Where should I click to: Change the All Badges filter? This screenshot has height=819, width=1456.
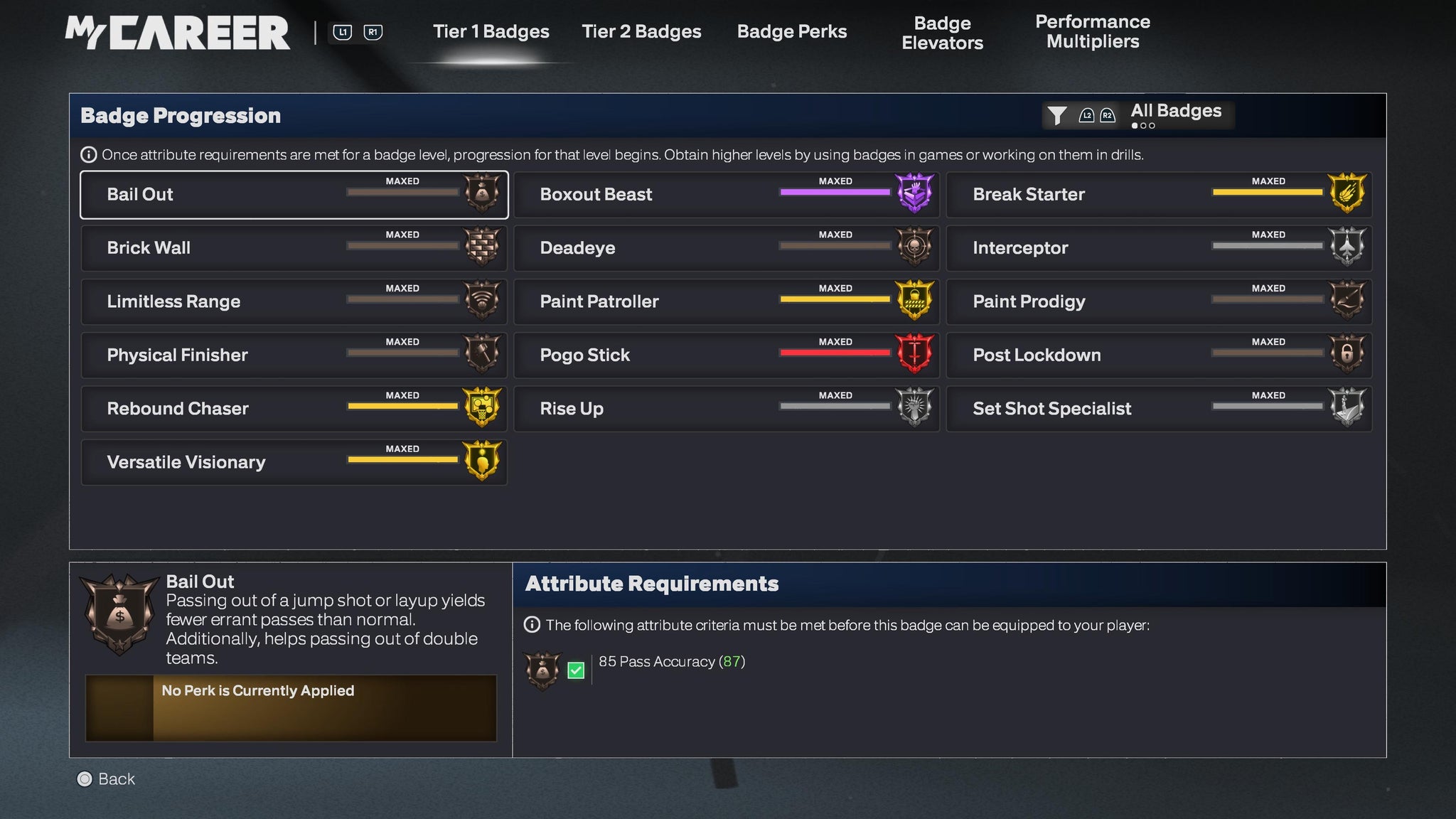[1138, 114]
